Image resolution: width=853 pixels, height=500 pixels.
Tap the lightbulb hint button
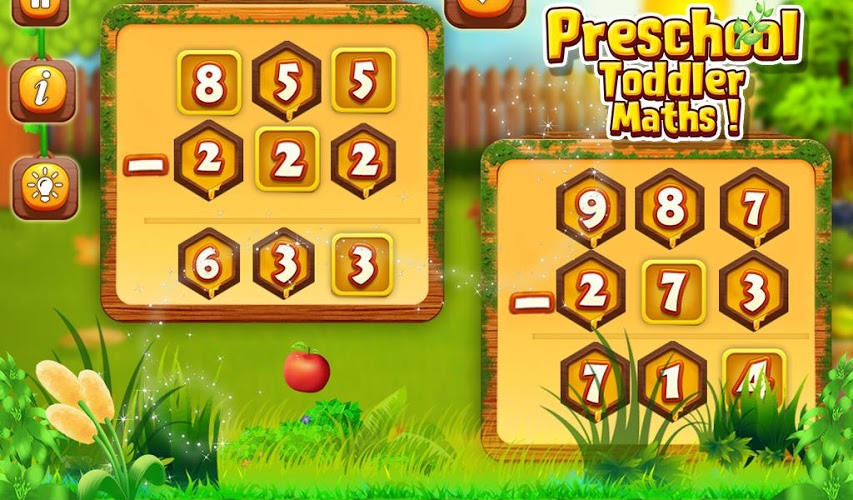point(44,186)
